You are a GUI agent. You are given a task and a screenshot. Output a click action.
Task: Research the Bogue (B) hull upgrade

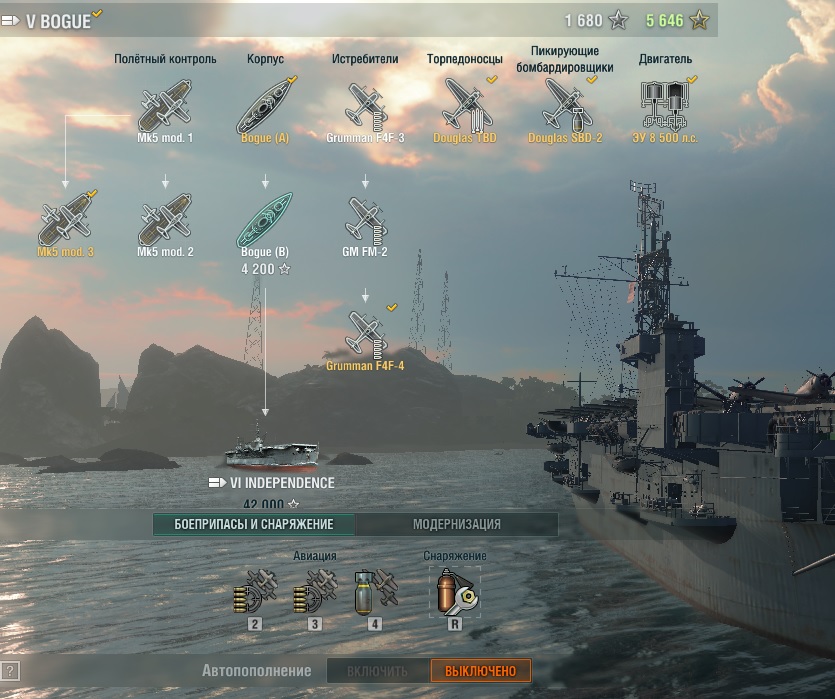tap(265, 219)
